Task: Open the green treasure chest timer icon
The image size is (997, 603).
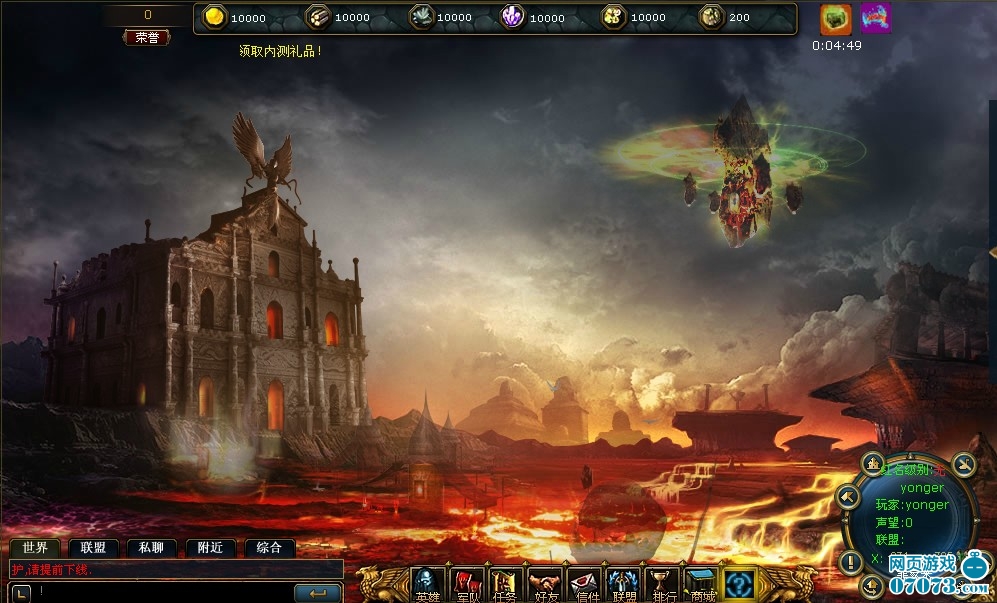Action: point(835,18)
